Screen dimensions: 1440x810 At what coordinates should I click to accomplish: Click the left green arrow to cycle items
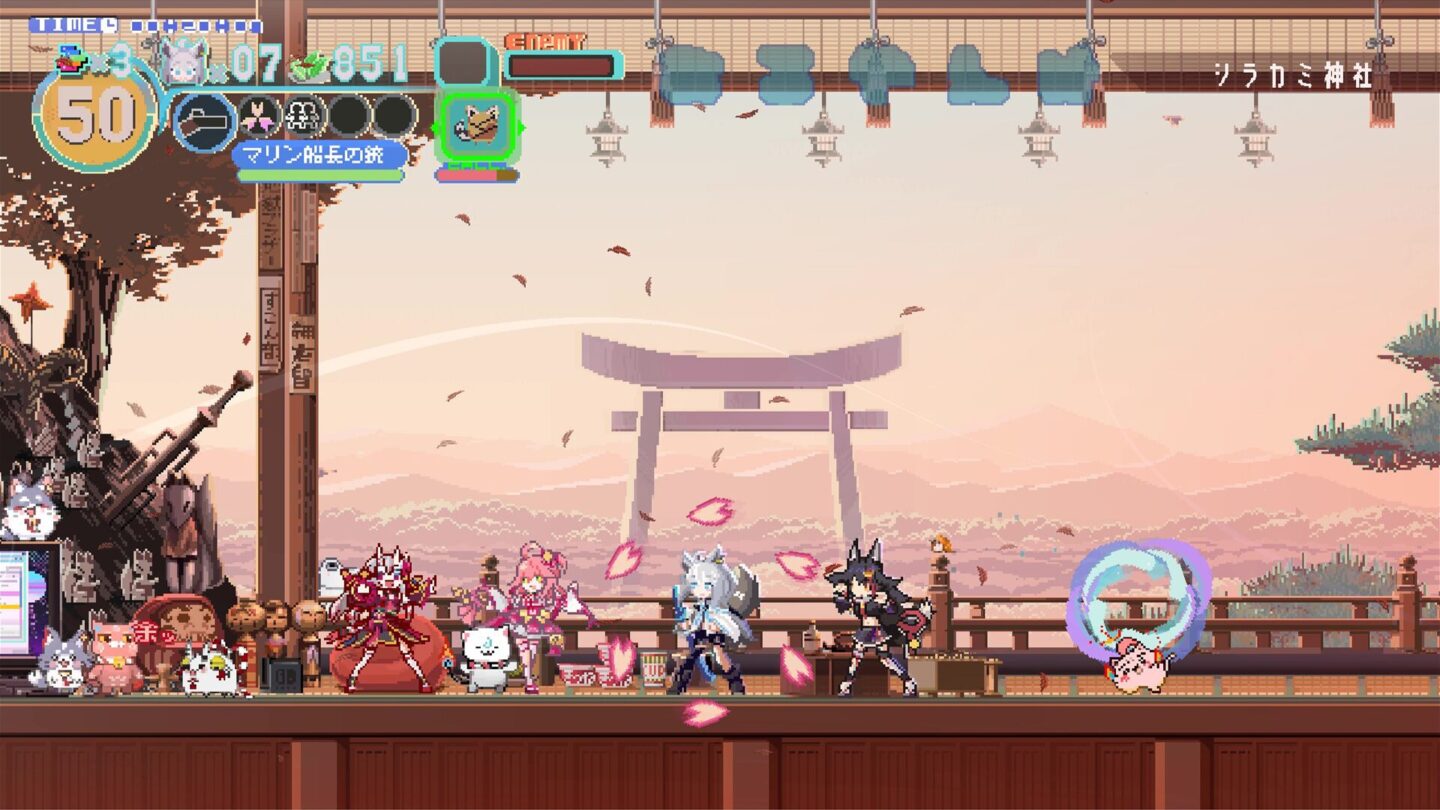click(435, 126)
